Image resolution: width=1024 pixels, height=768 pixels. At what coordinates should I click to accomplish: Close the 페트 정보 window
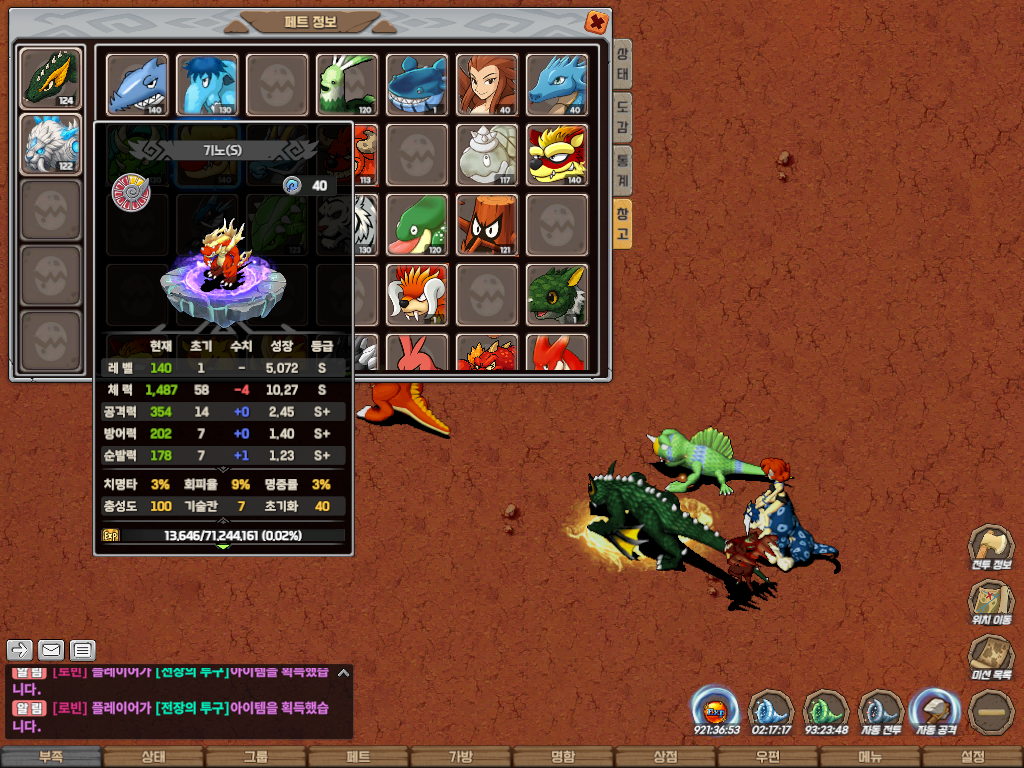tap(596, 21)
